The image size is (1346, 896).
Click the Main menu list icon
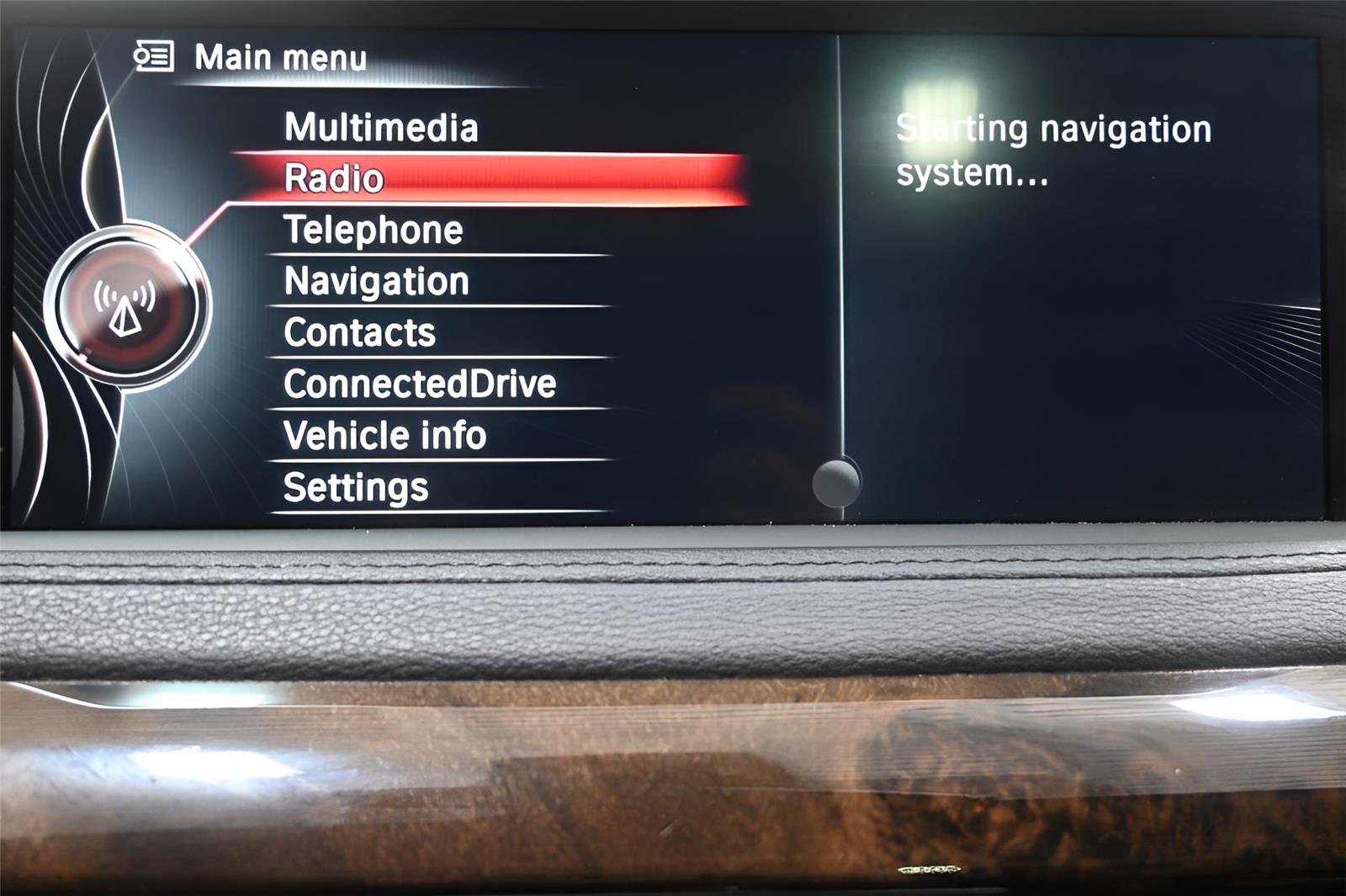[x=154, y=56]
